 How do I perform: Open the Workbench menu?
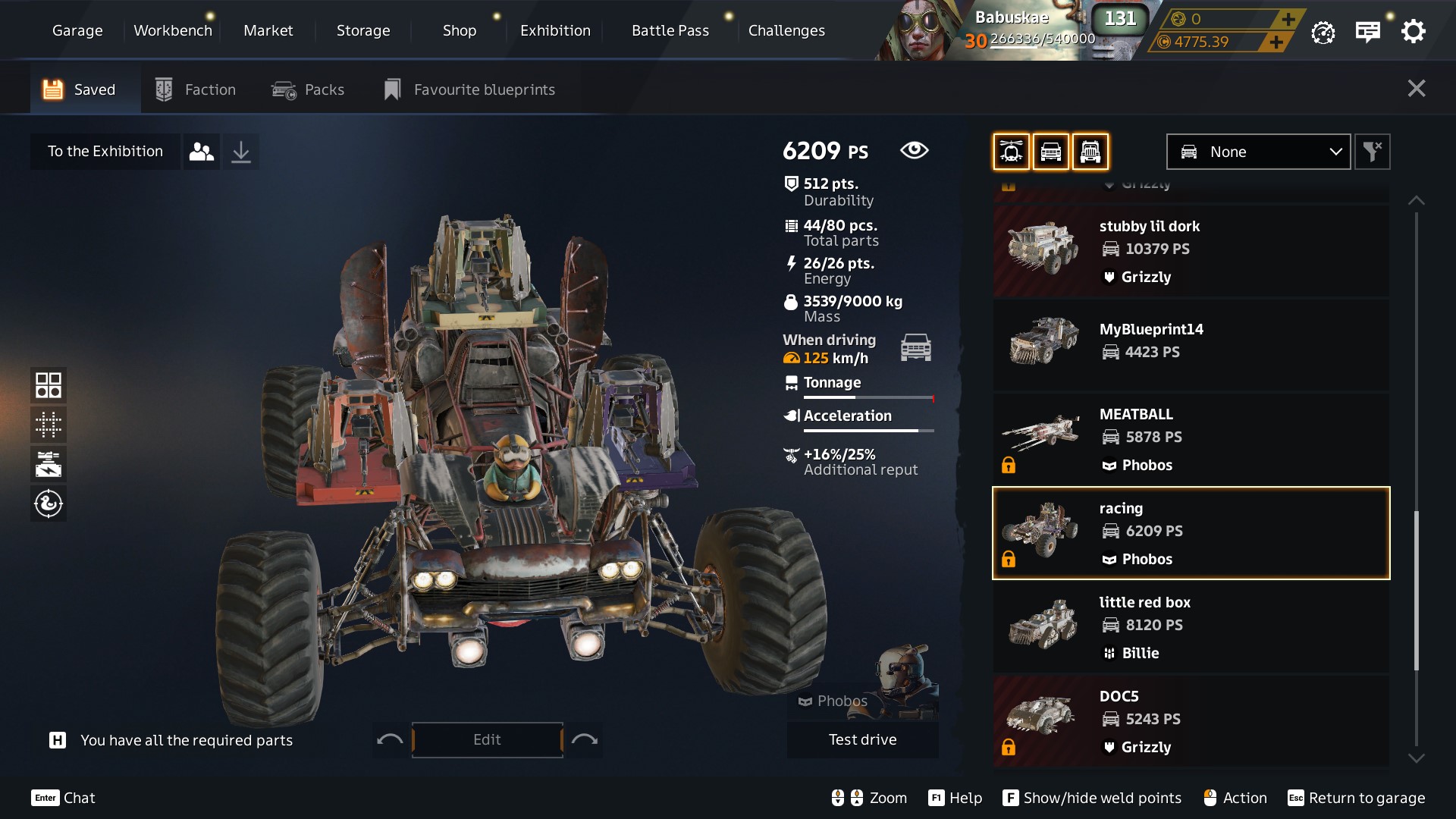173,30
